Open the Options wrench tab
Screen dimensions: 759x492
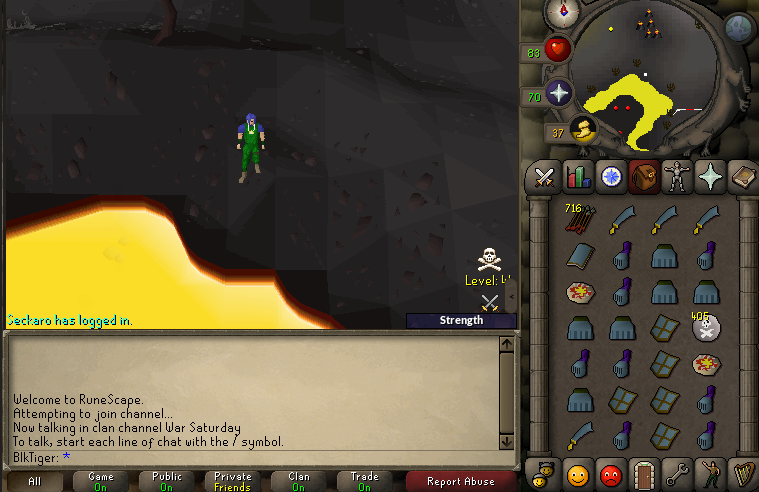pyautogui.click(x=676, y=472)
